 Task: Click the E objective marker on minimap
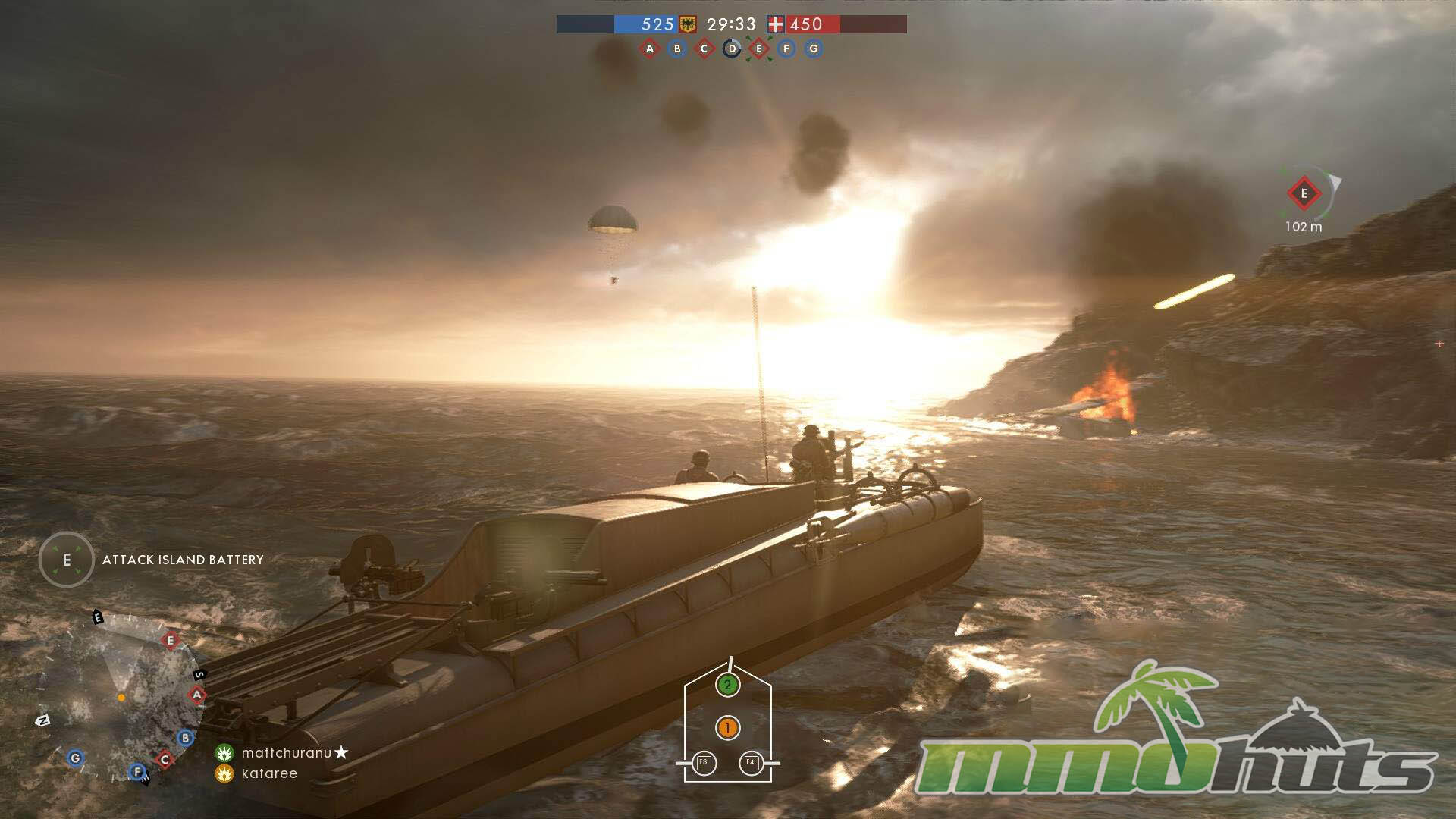[x=171, y=641]
